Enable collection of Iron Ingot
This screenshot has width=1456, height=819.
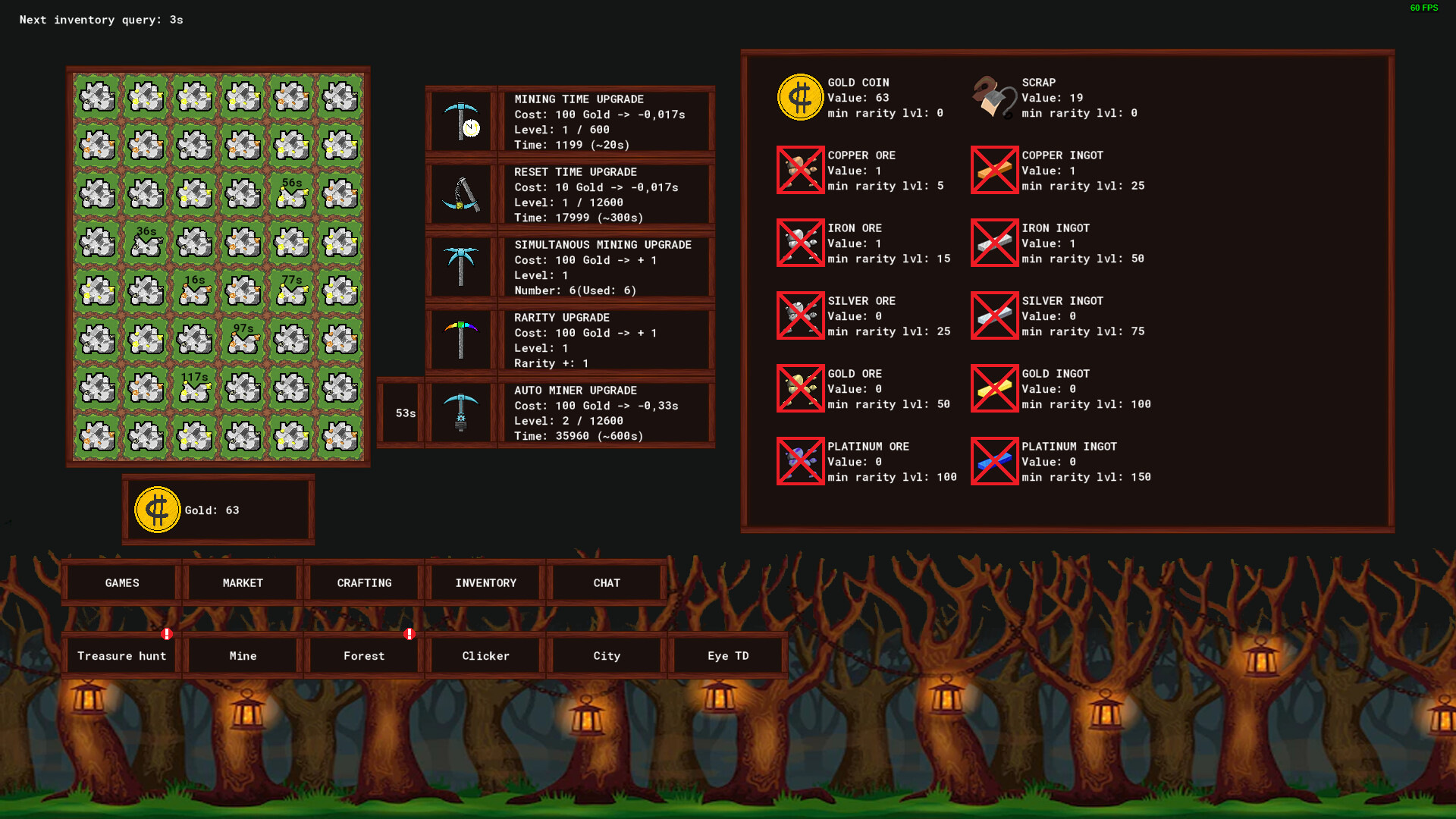(994, 243)
